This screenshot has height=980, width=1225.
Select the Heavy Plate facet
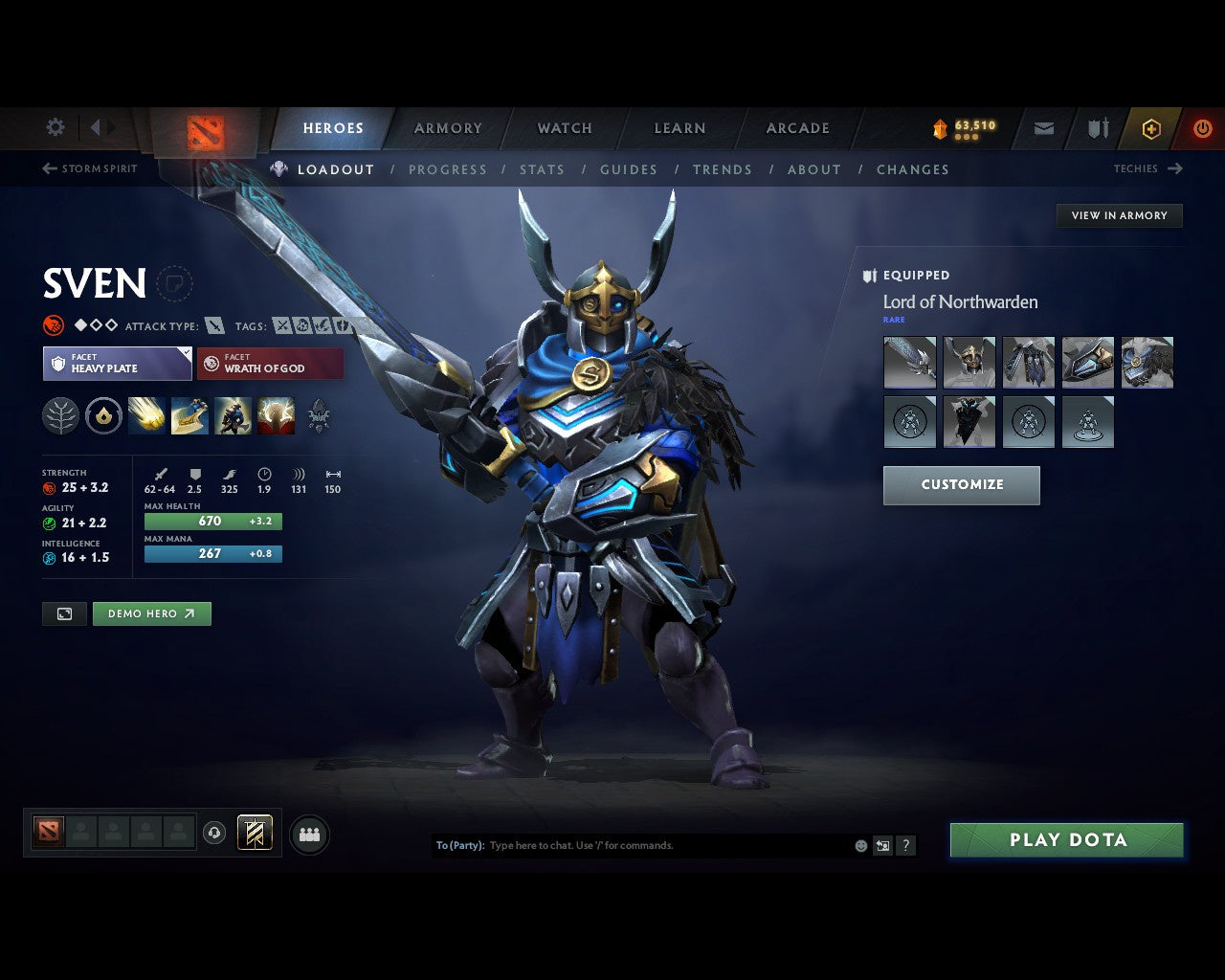(117, 364)
